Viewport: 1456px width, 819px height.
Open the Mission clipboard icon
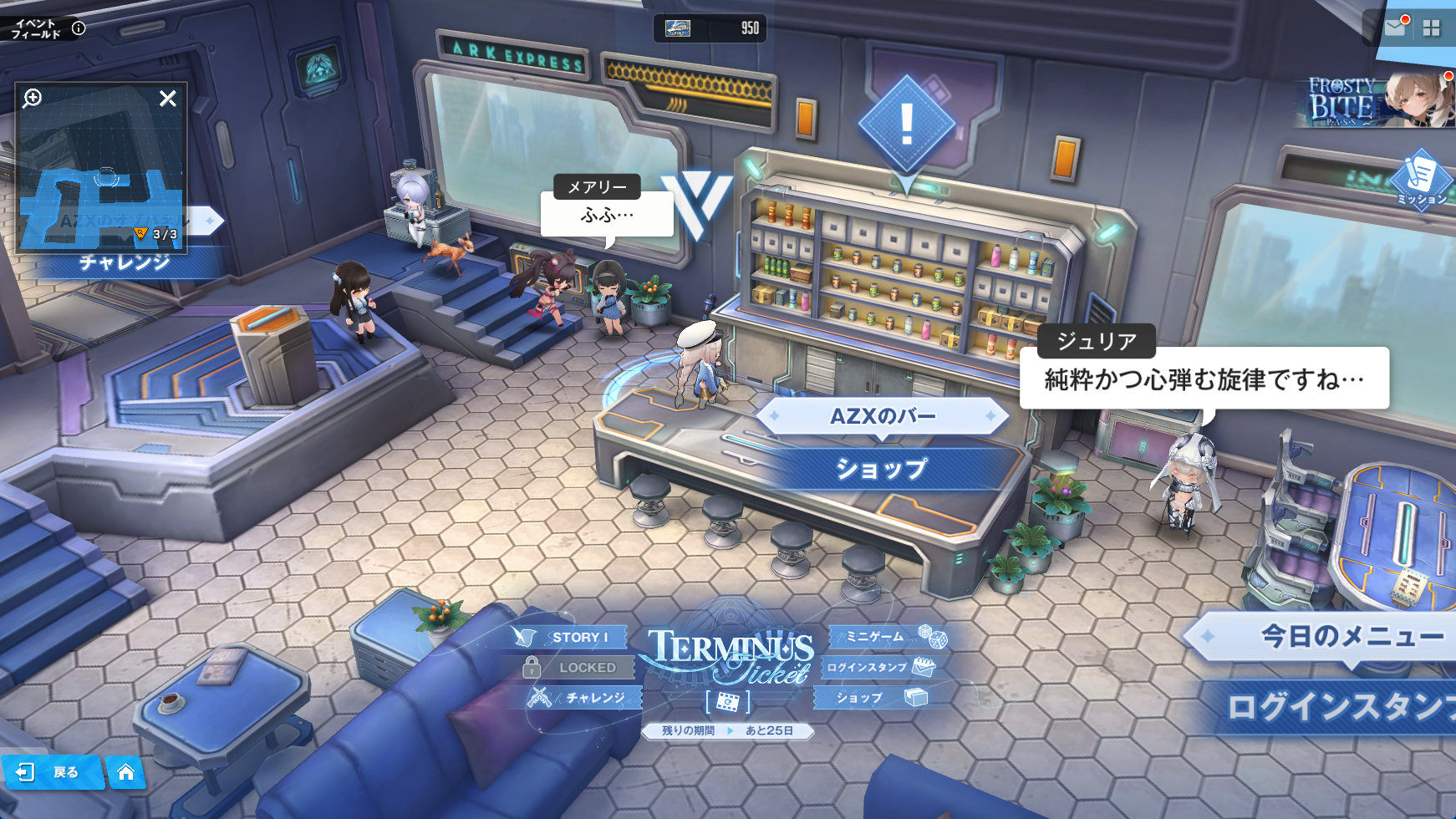(x=1421, y=179)
